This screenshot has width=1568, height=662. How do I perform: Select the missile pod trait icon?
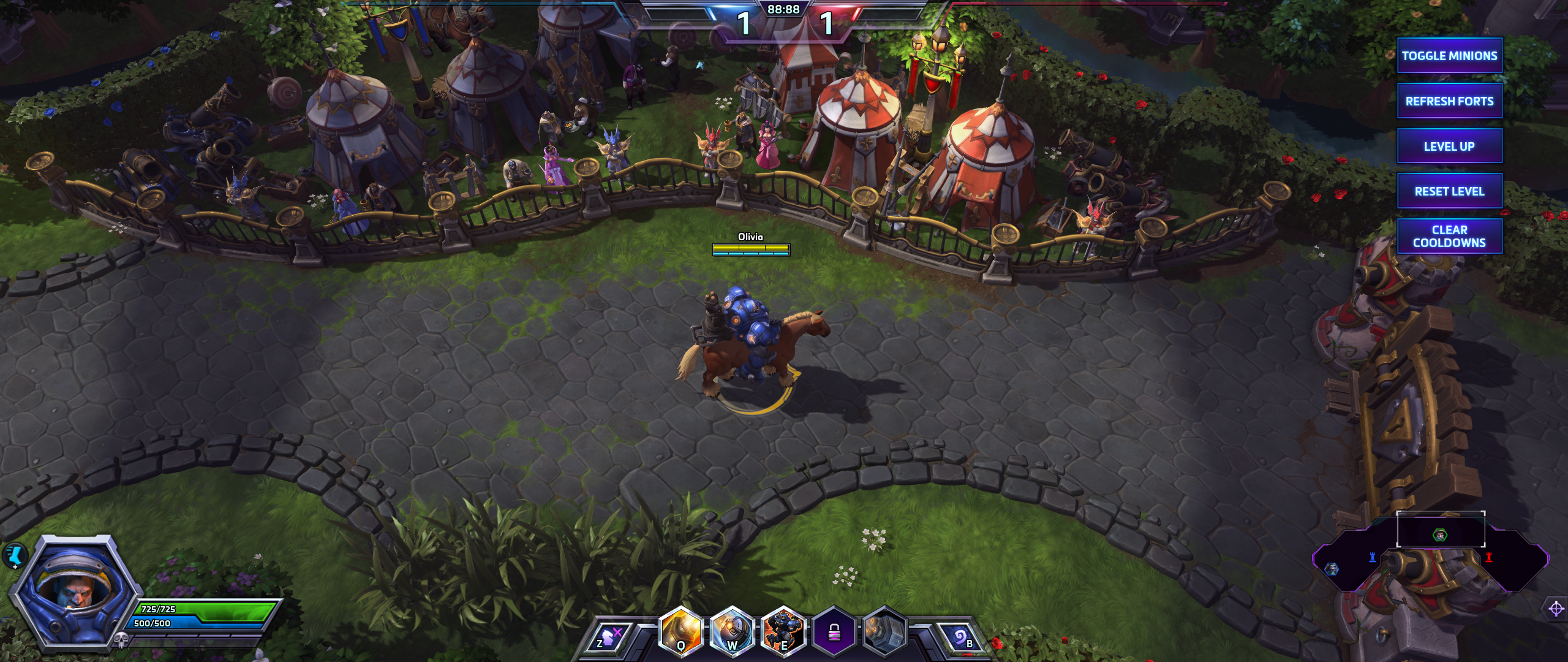885,631
